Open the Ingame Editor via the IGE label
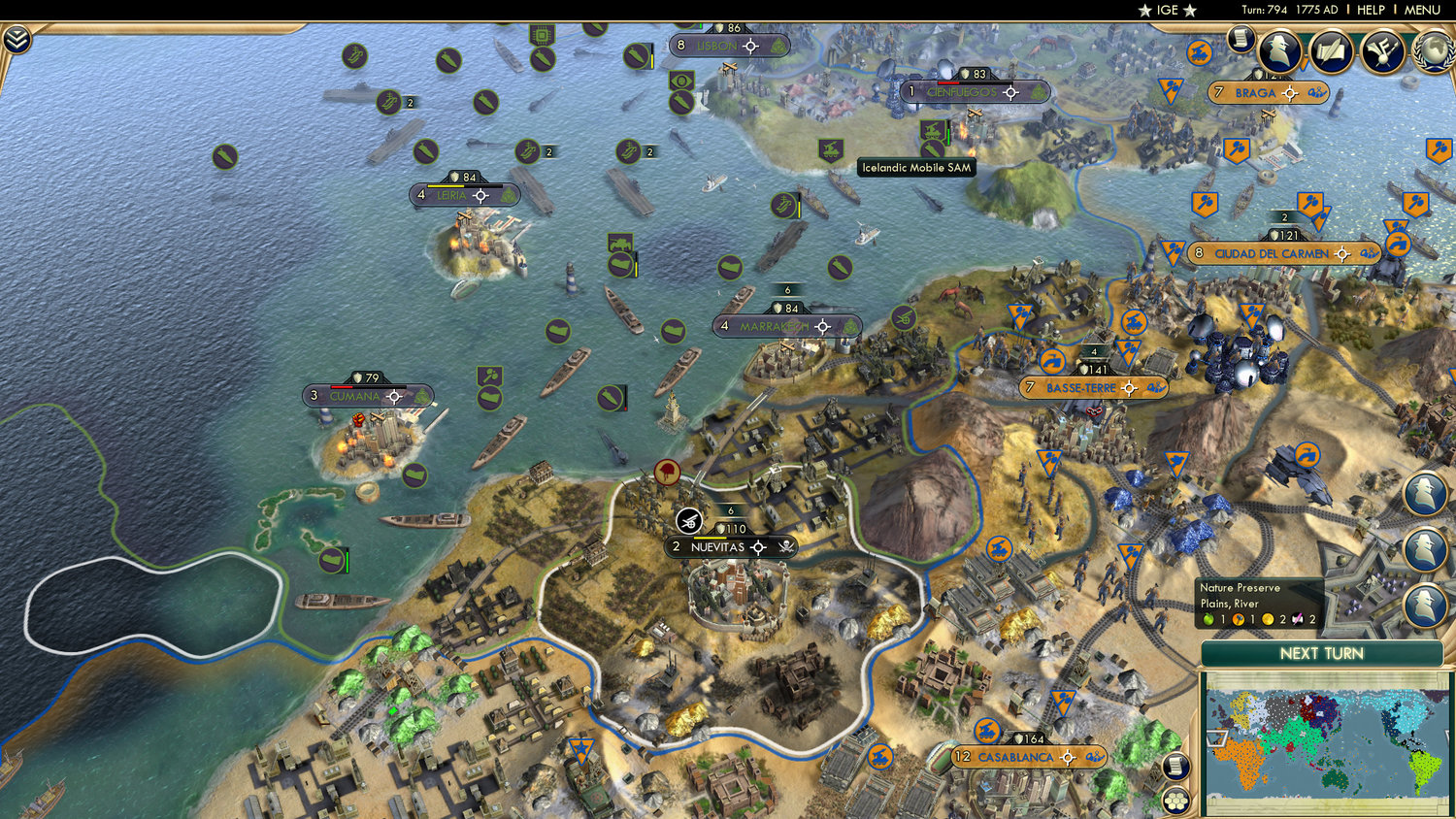Image resolution: width=1456 pixels, height=819 pixels. click(x=1165, y=10)
